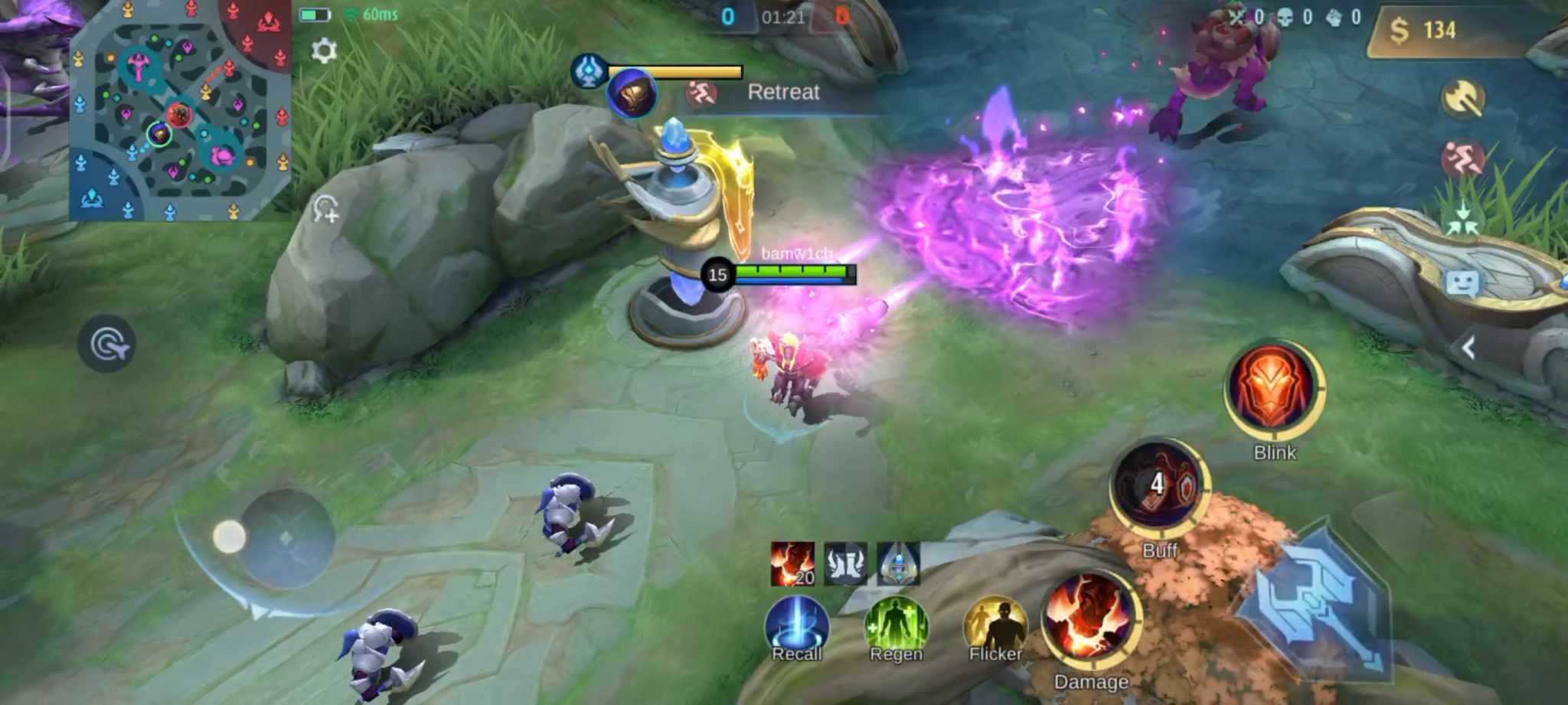Tap the hooded hero portrait near the Retreat bar

632,93
